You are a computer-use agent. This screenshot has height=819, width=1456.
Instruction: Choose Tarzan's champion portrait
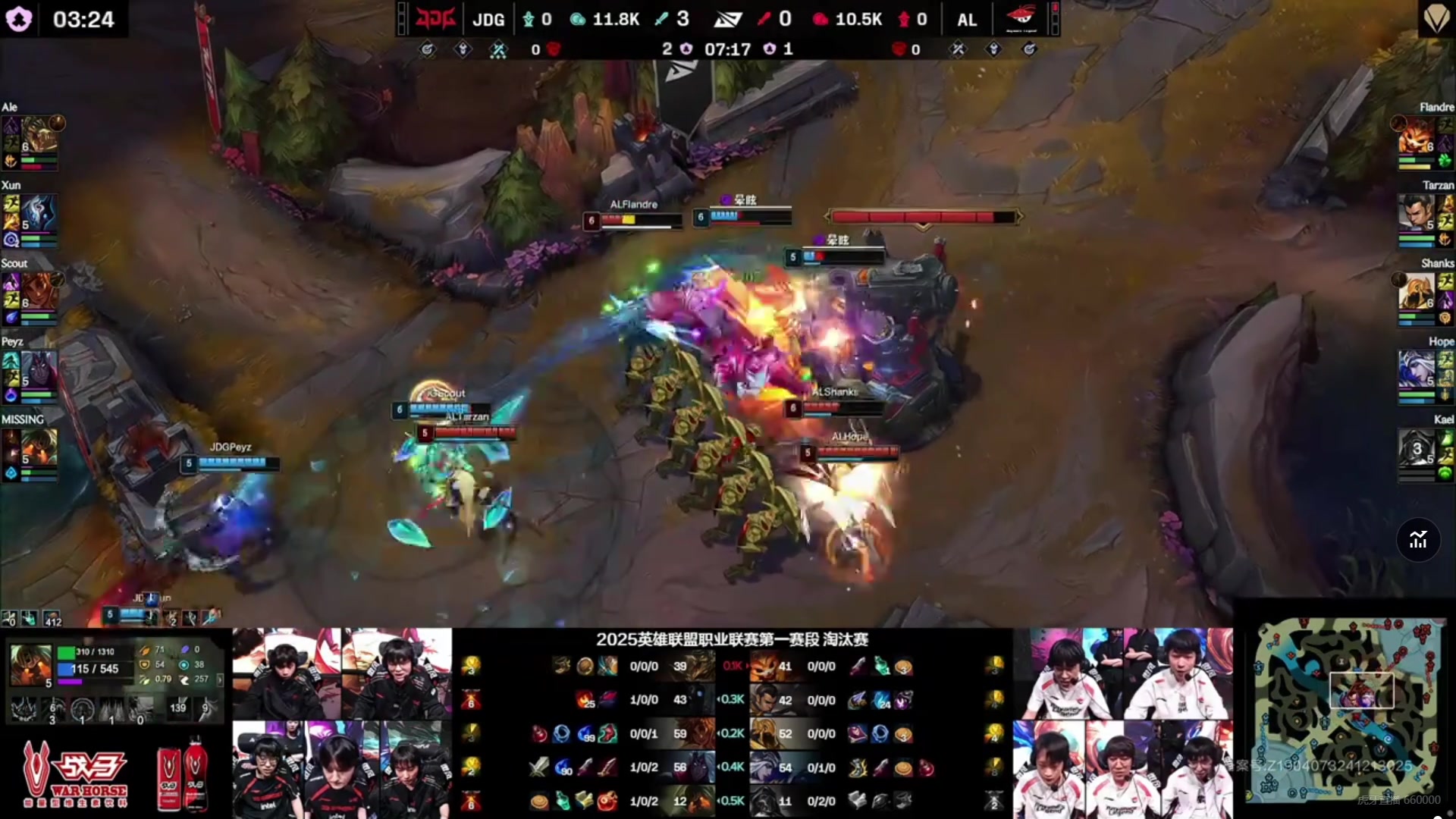pos(1415,213)
